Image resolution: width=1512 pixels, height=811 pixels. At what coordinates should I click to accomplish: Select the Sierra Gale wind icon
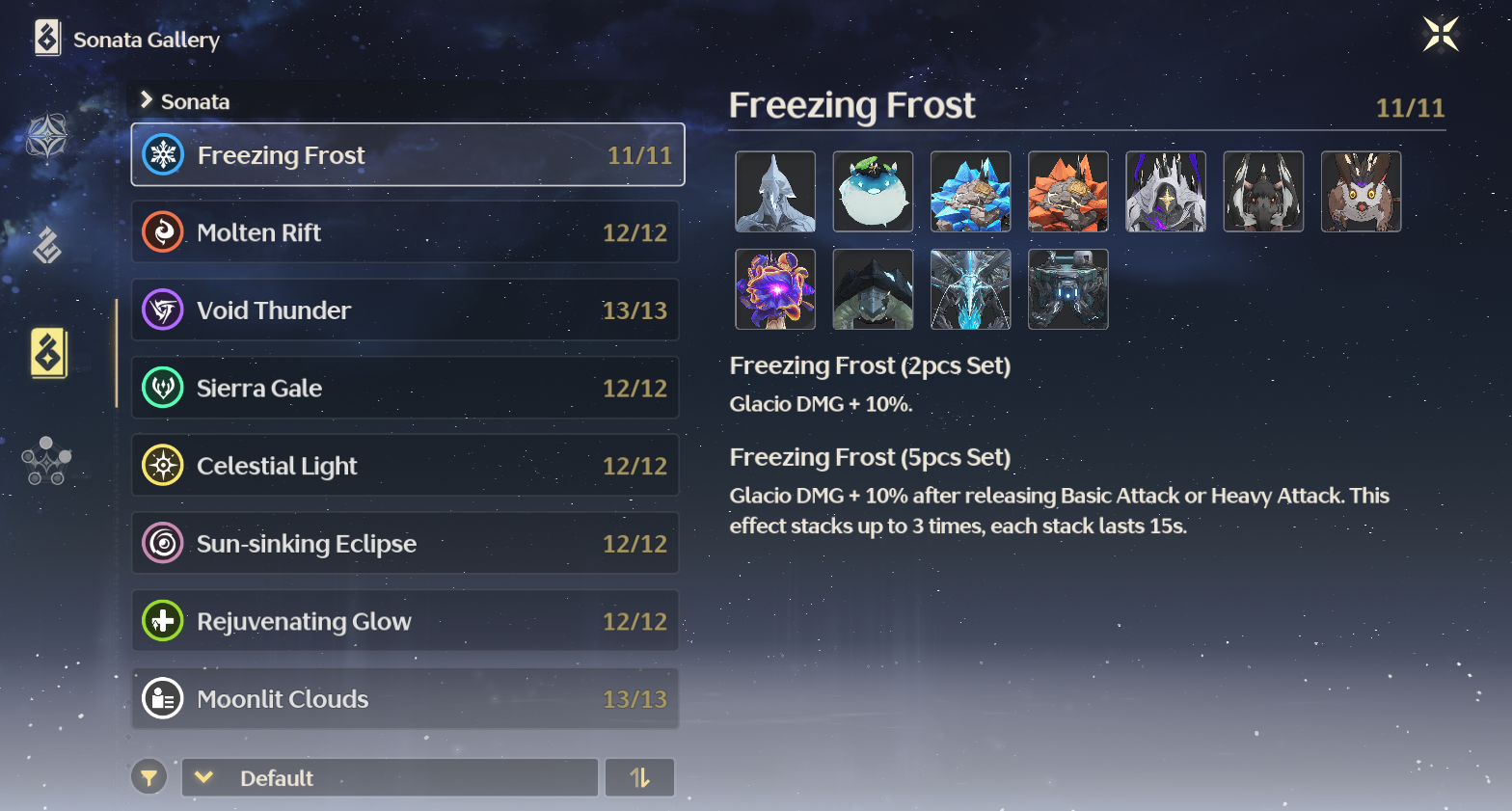coord(163,388)
